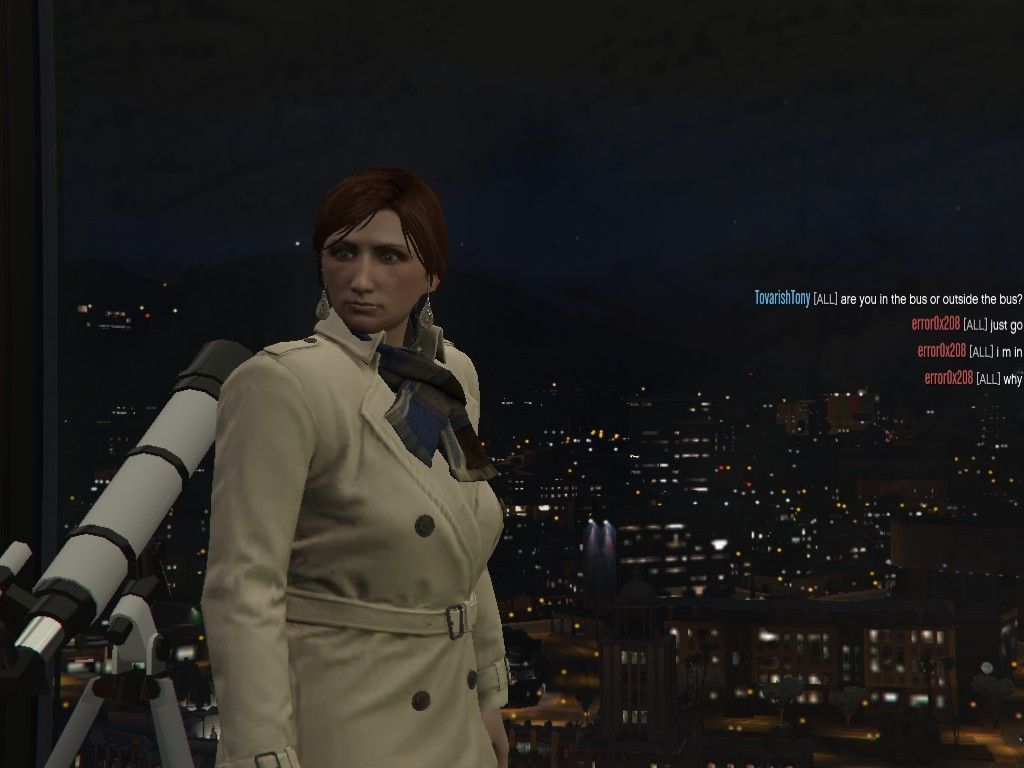This screenshot has height=768, width=1024.
Task: Click the TovarishTony player name in chat
Action: pos(782,298)
